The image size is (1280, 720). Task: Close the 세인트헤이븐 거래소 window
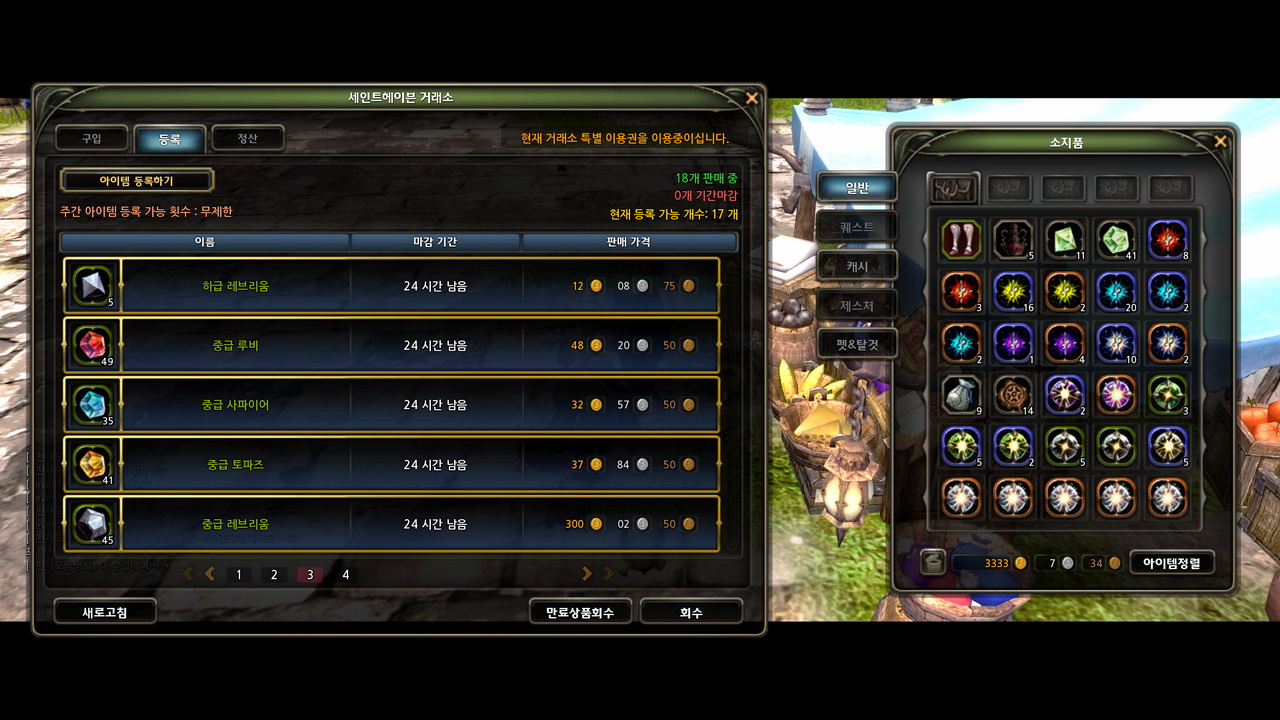[x=752, y=98]
